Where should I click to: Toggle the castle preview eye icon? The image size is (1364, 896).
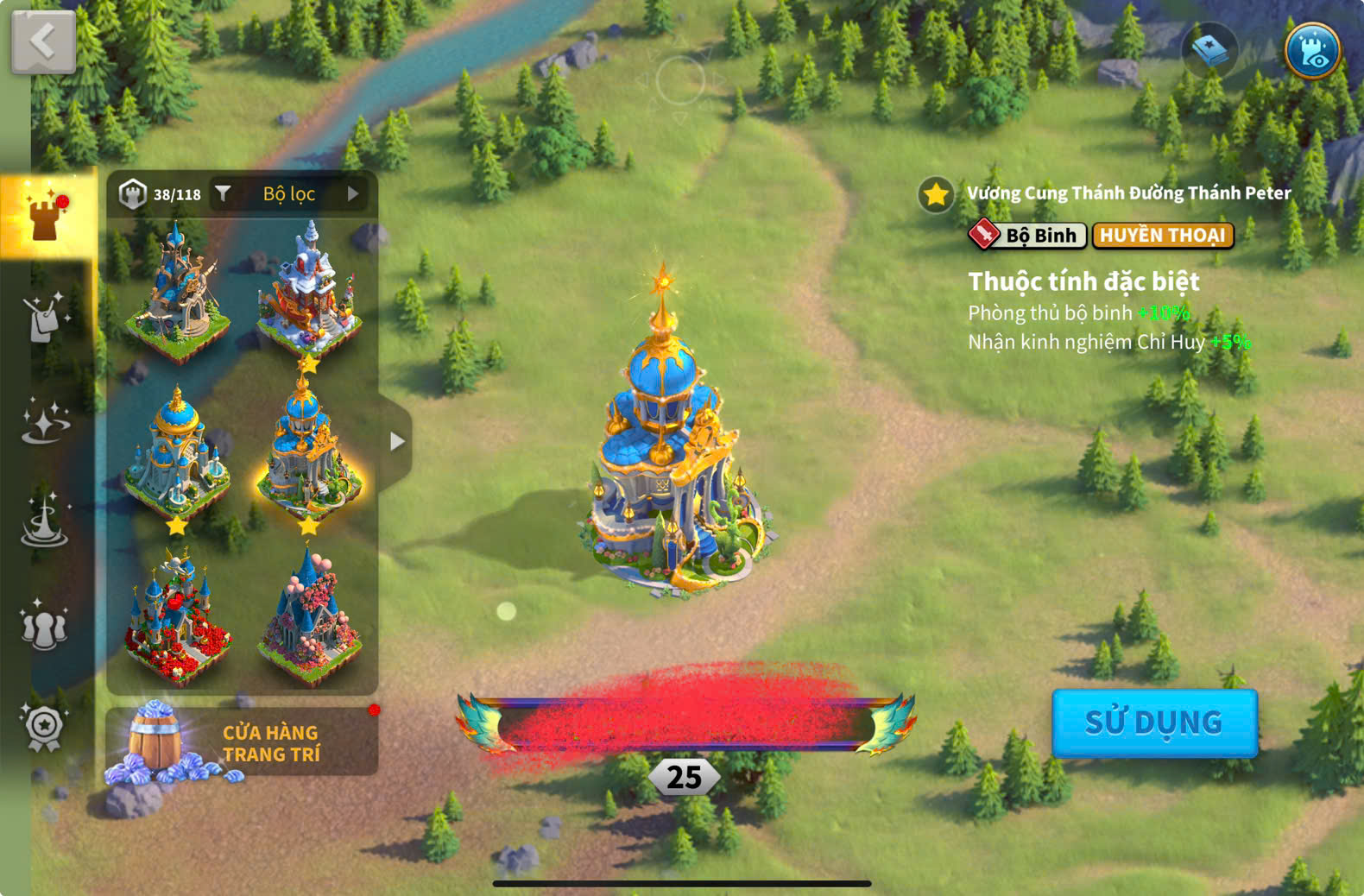click(1311, 51)
